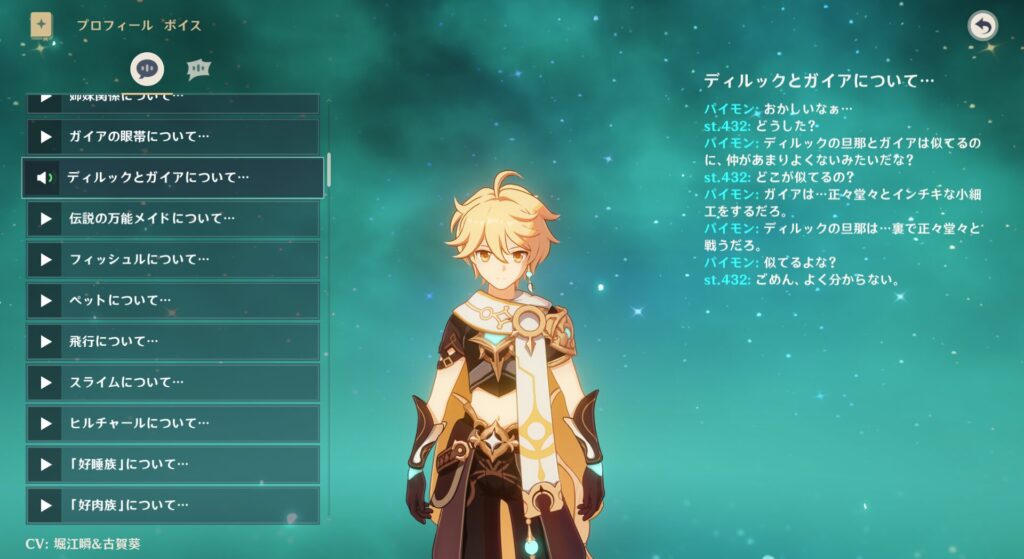Switch to the highlighted chat voice tab

[147, 68]
